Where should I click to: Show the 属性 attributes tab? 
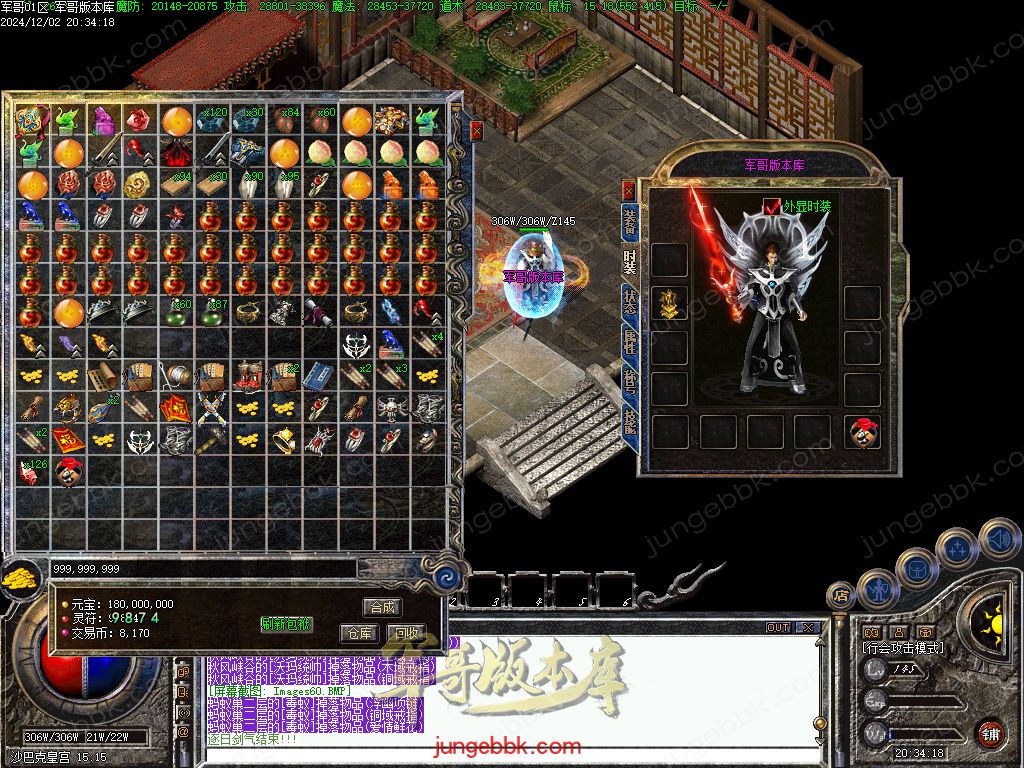pos(630,342)
